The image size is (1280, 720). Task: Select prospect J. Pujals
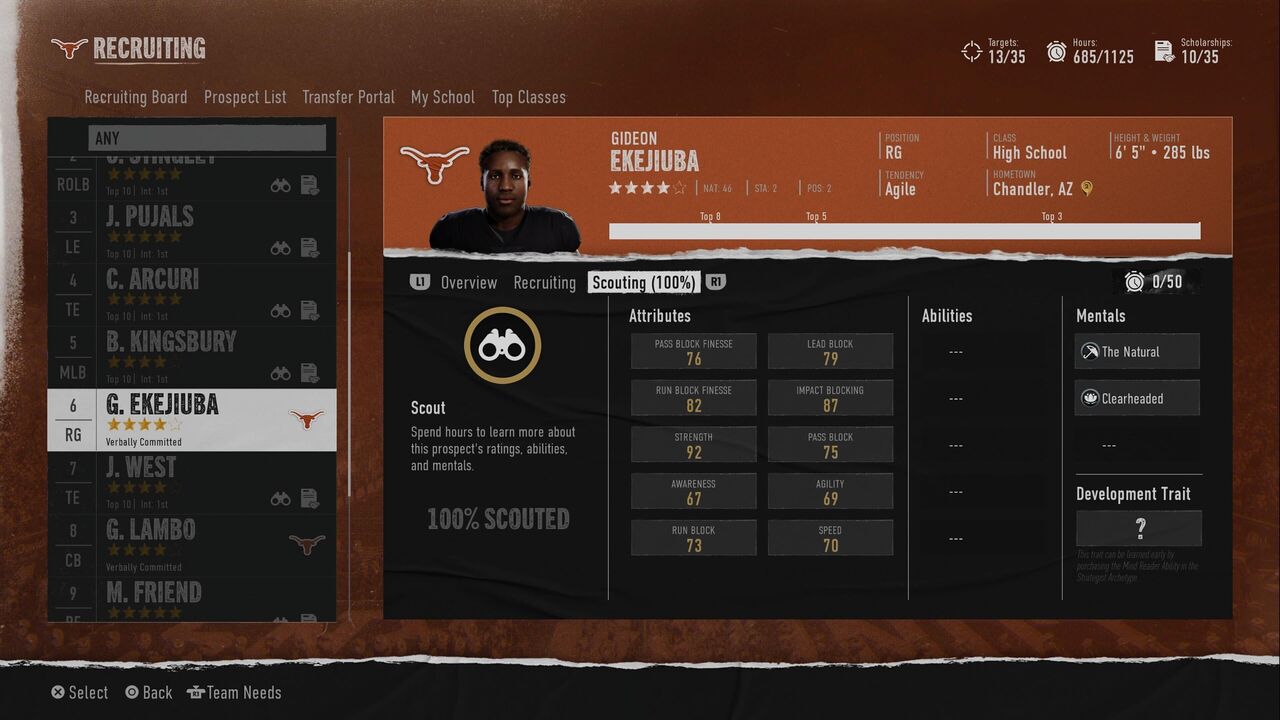point(192,231)
